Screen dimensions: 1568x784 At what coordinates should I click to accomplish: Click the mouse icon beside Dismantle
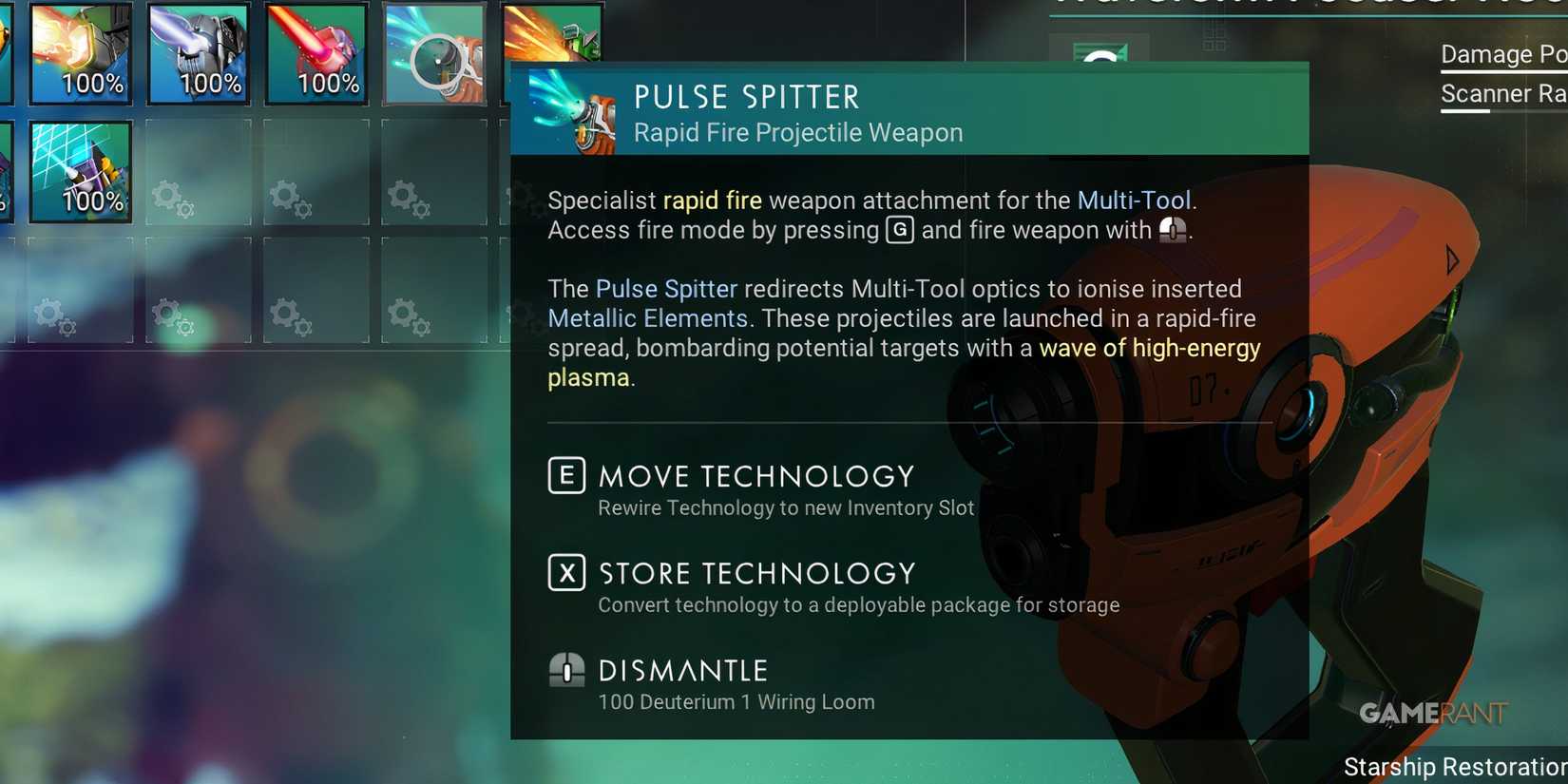(x=567, y=671)
